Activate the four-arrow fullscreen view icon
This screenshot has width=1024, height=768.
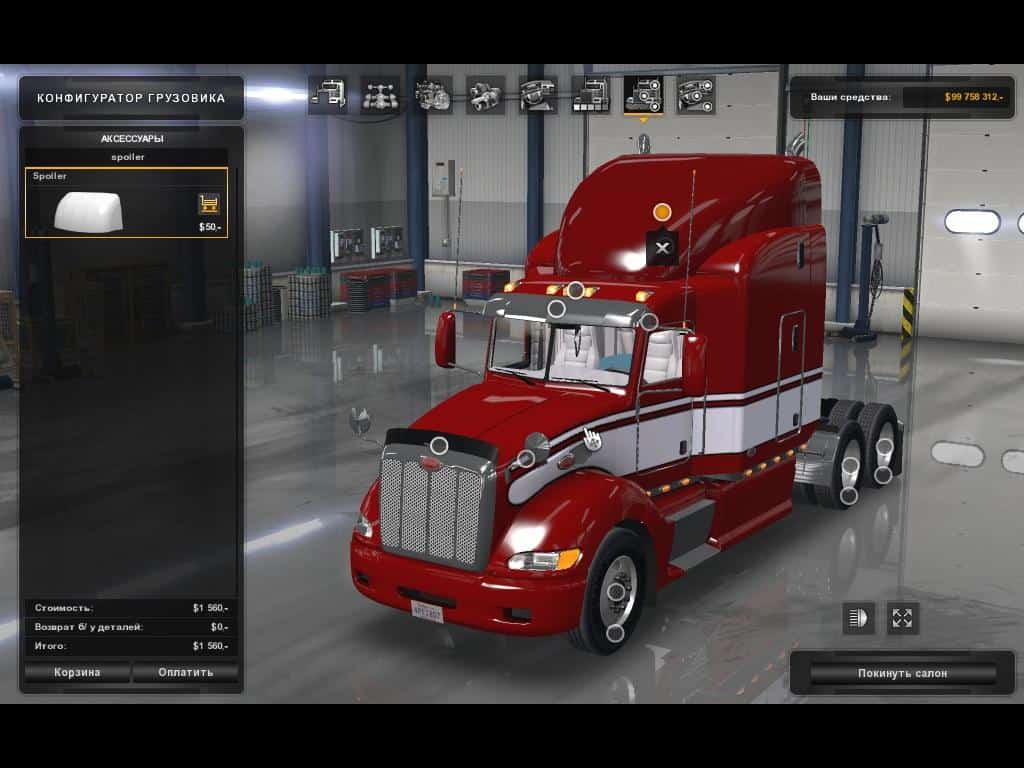(902, 618)
